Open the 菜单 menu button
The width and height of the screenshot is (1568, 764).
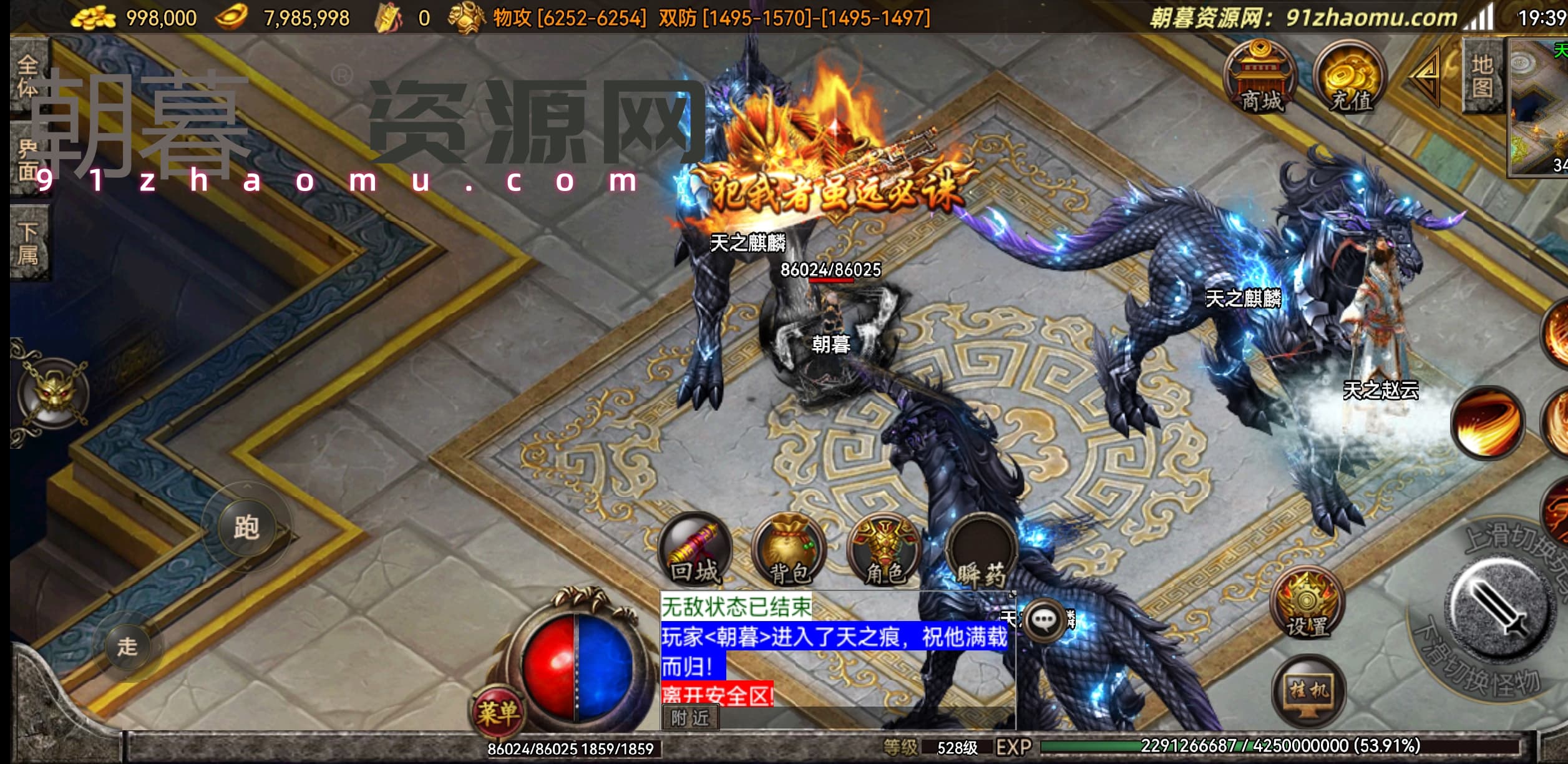click(x=498, y=712)
